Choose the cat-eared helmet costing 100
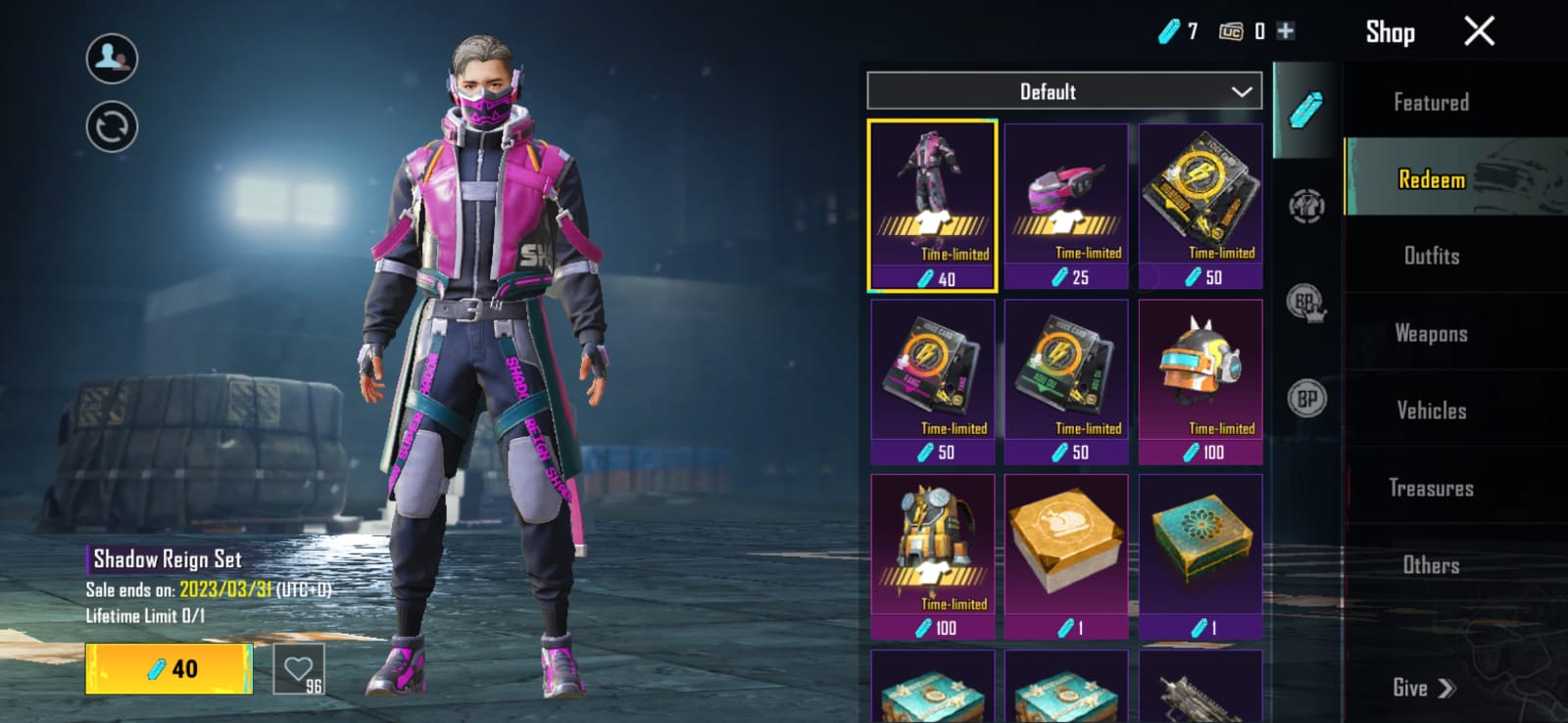 tap(1200, 381)
